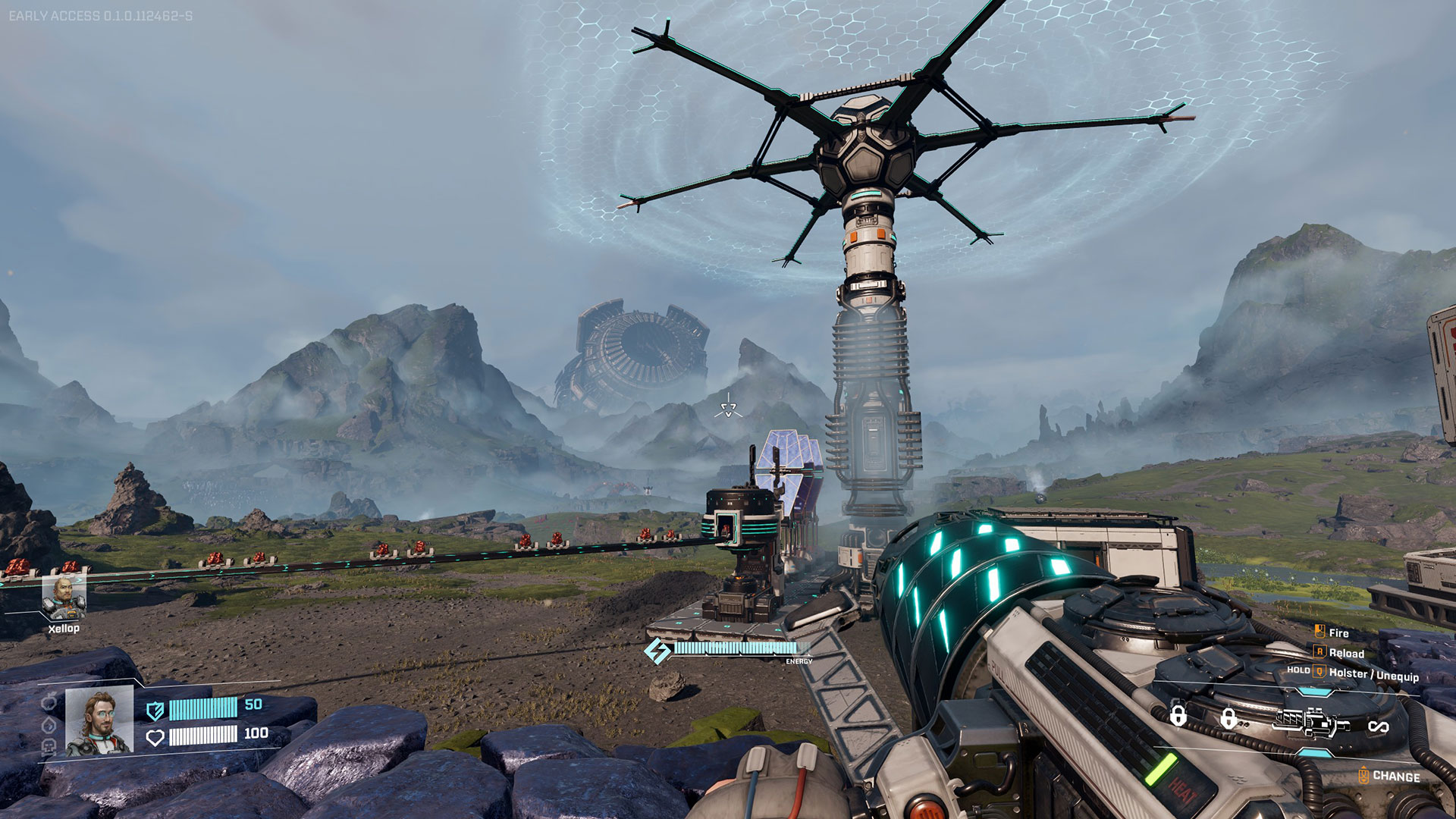Image resolution: width=1456 pixels, height=819 pixels.
Task: Select the equipped heavy gun weapon slot
Action: coord(1310,723)
